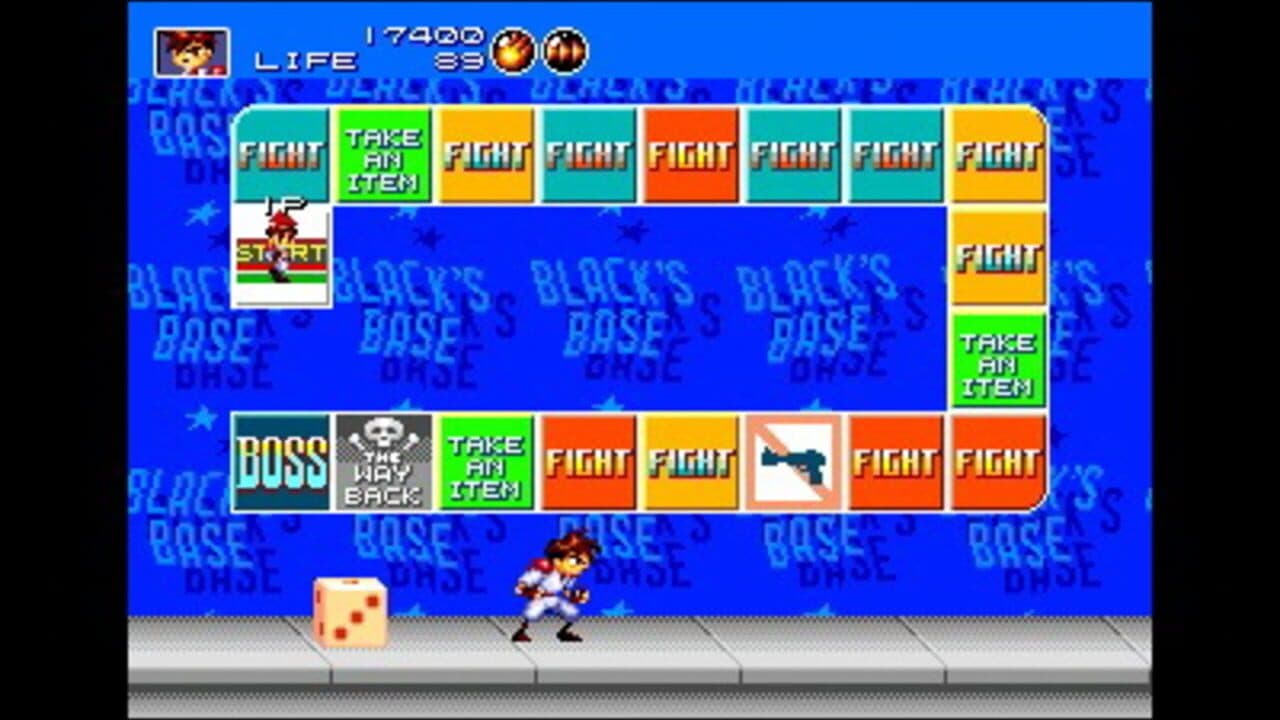Click the TAKE AN ITEM tile in the bottom row
The width and height of the screenshot is (1280, 720).
click(x=486, y=462)
